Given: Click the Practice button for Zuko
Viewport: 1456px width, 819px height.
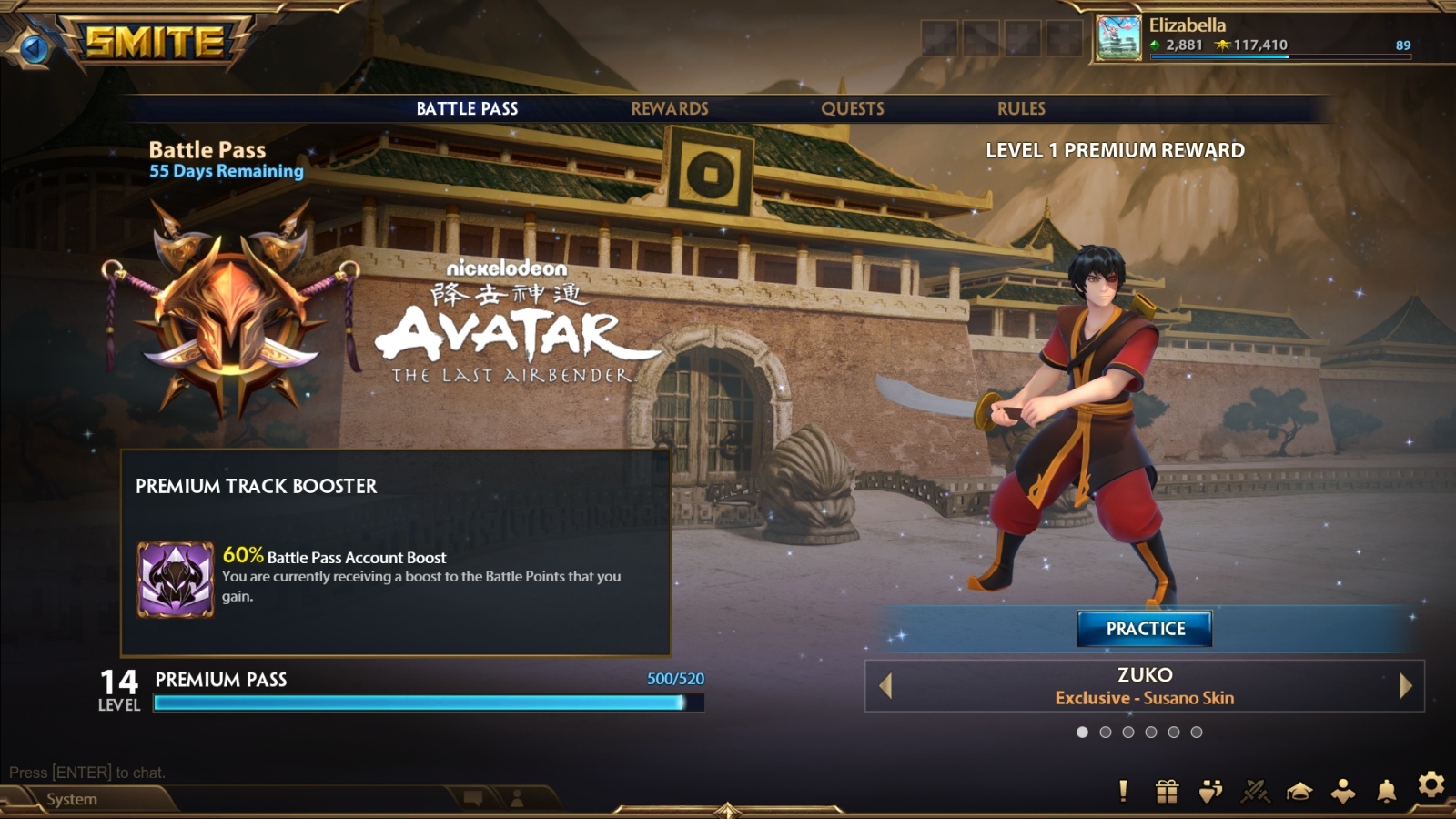Looking at the screenshot, I should (x=1145, y=629).
